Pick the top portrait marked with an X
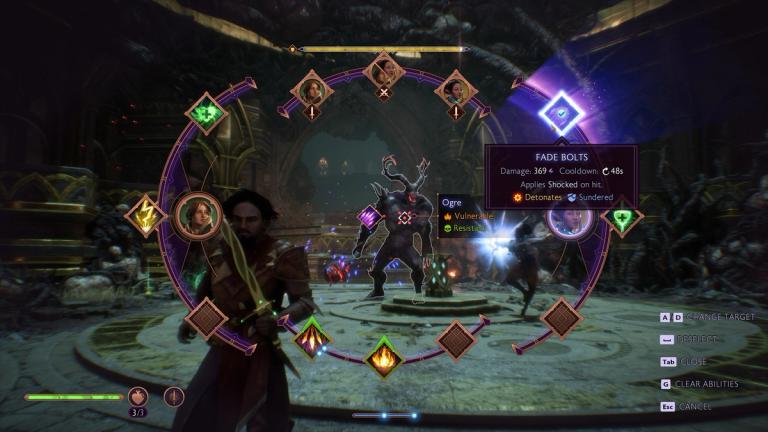This screenshot has height=432, width=768. pyautogui.click(x=384, y=70)
